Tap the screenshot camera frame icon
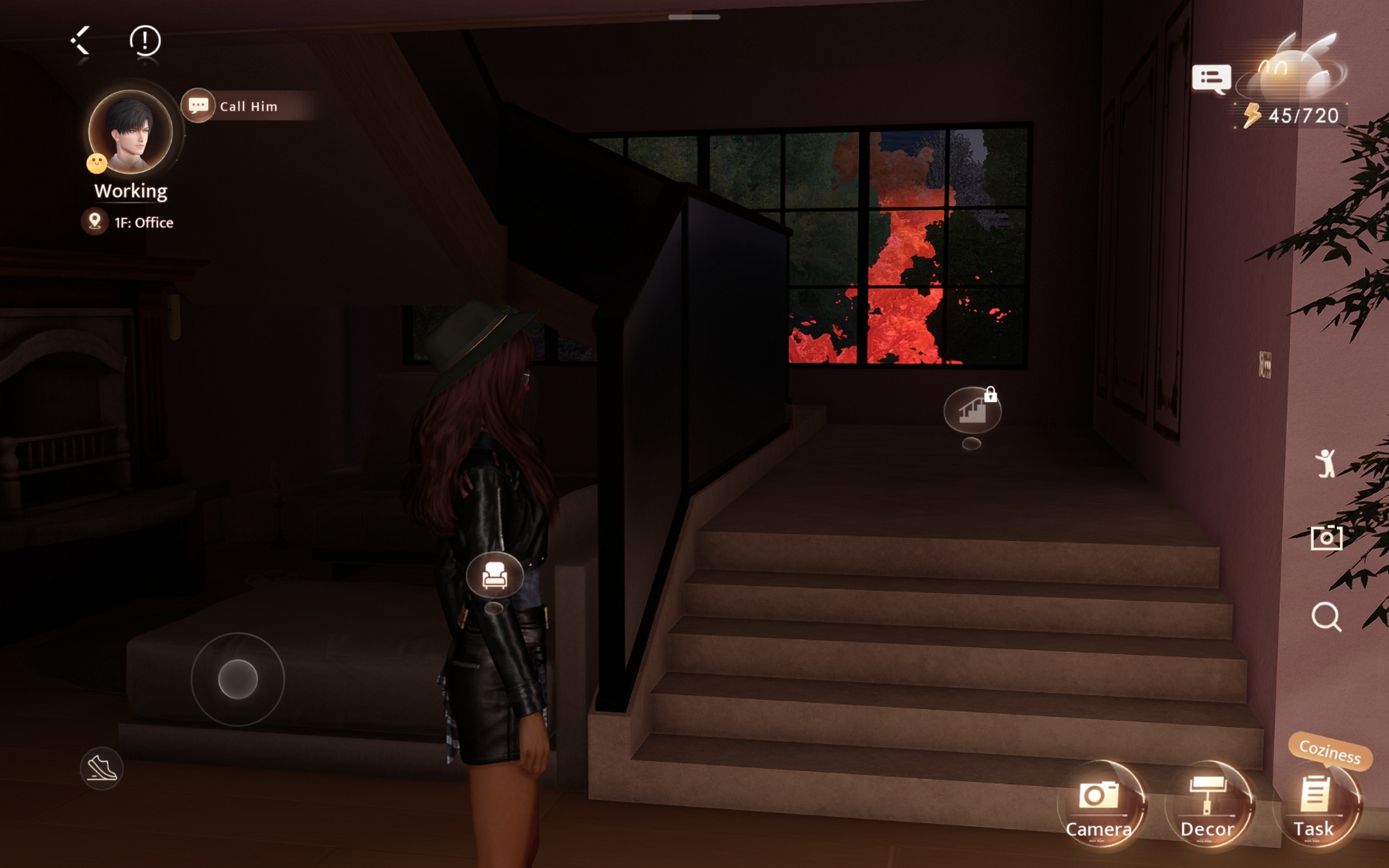1389x868 pixels. click(1326, 537)
